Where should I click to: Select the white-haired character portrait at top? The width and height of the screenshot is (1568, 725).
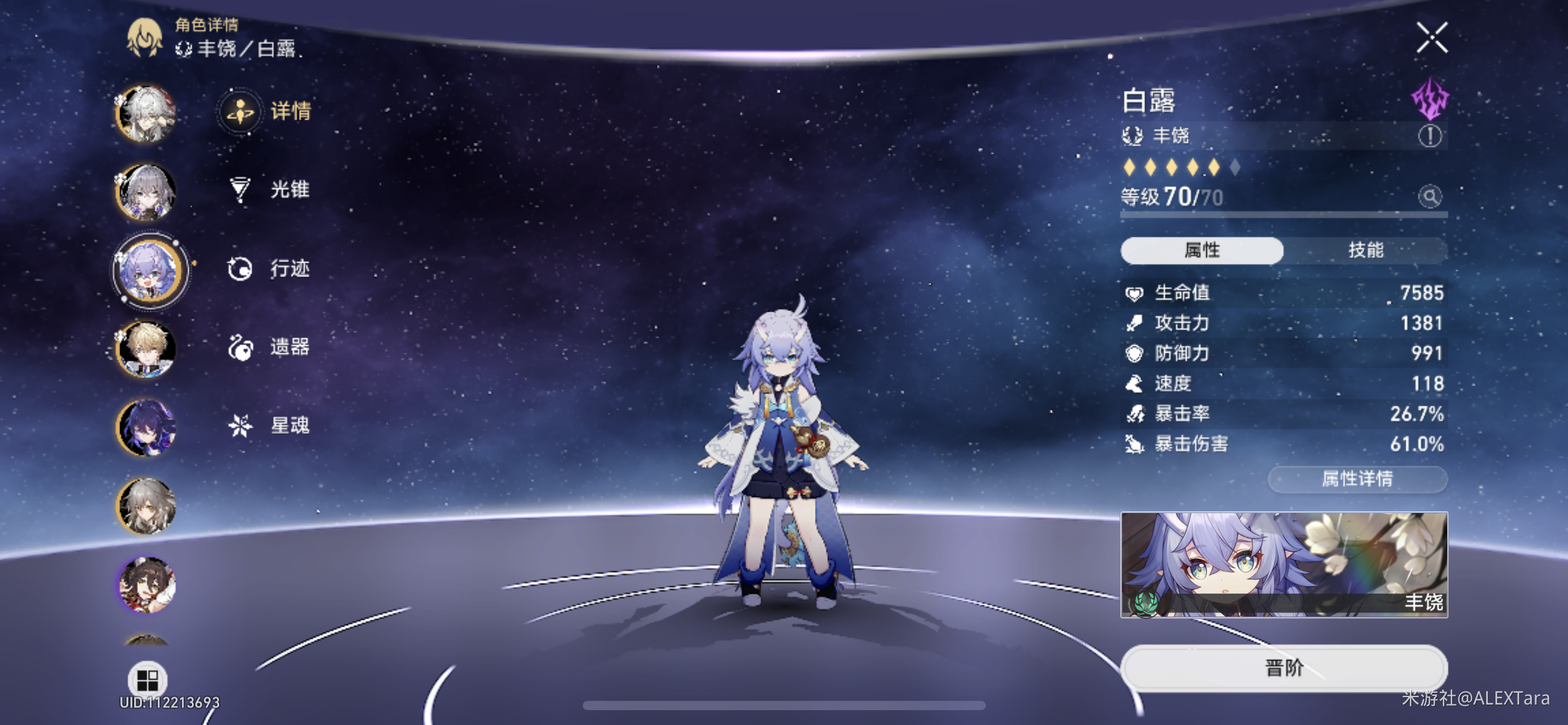(x=147, y=114)
